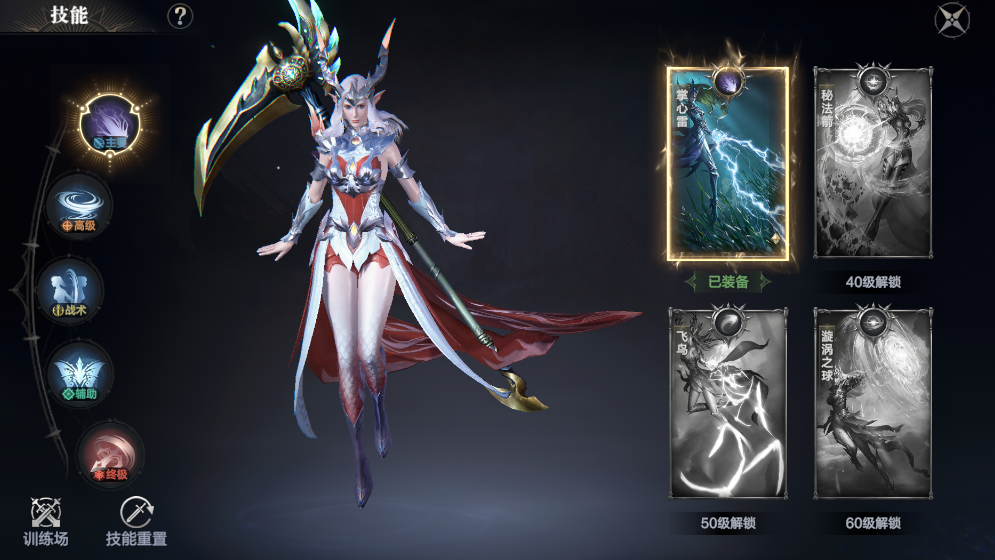Select the equipped 掌心雷 skill card
995x560 pixels.
(x=728, y=164)
